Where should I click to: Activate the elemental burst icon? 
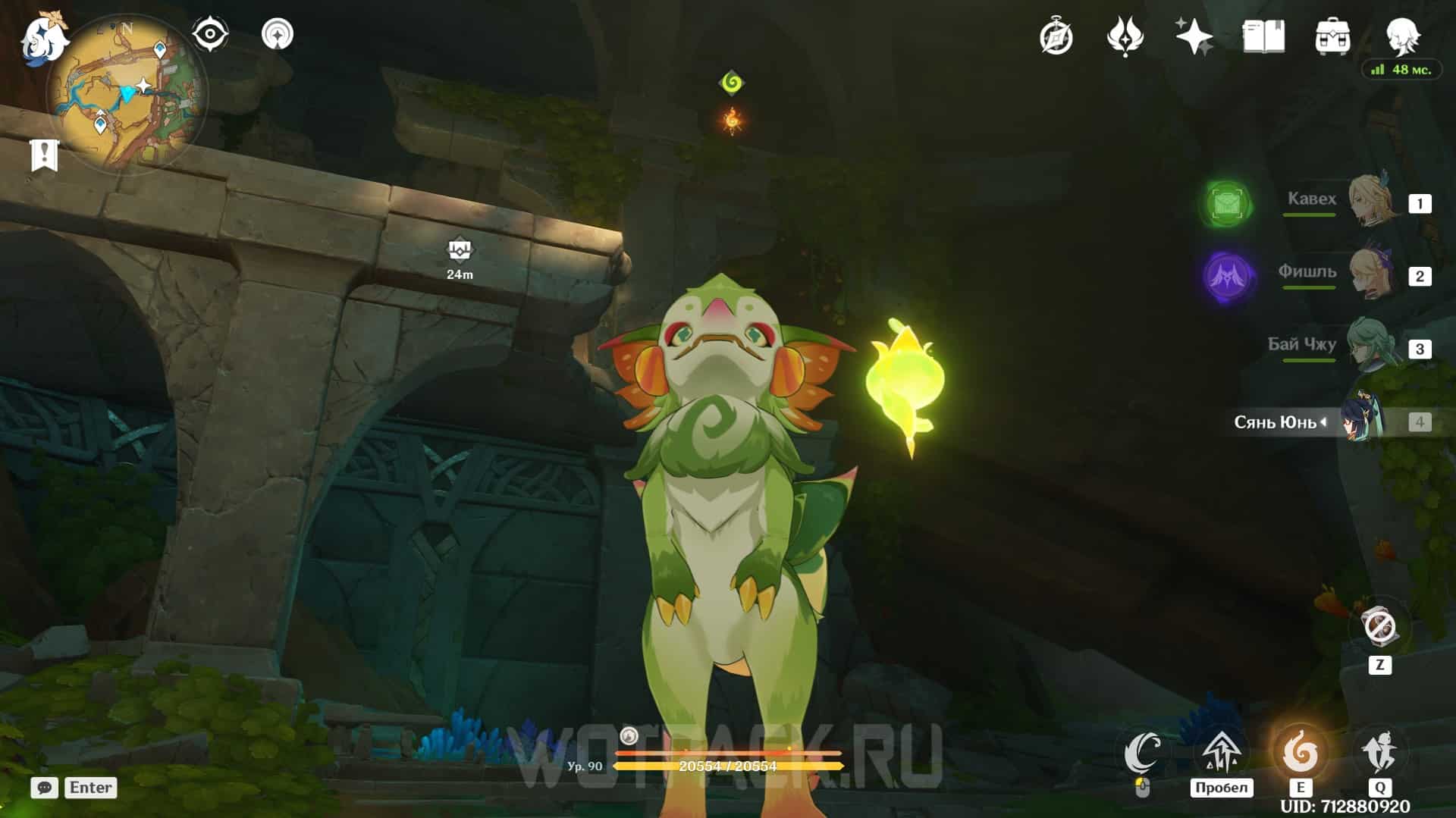point(1379,753)
